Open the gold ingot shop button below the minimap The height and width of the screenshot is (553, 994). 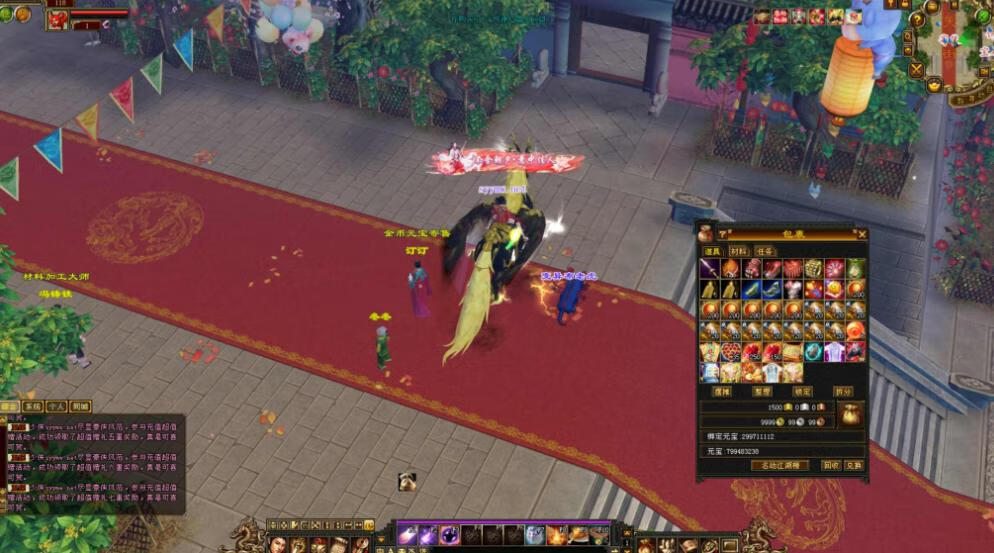click(x=934, y=86)
